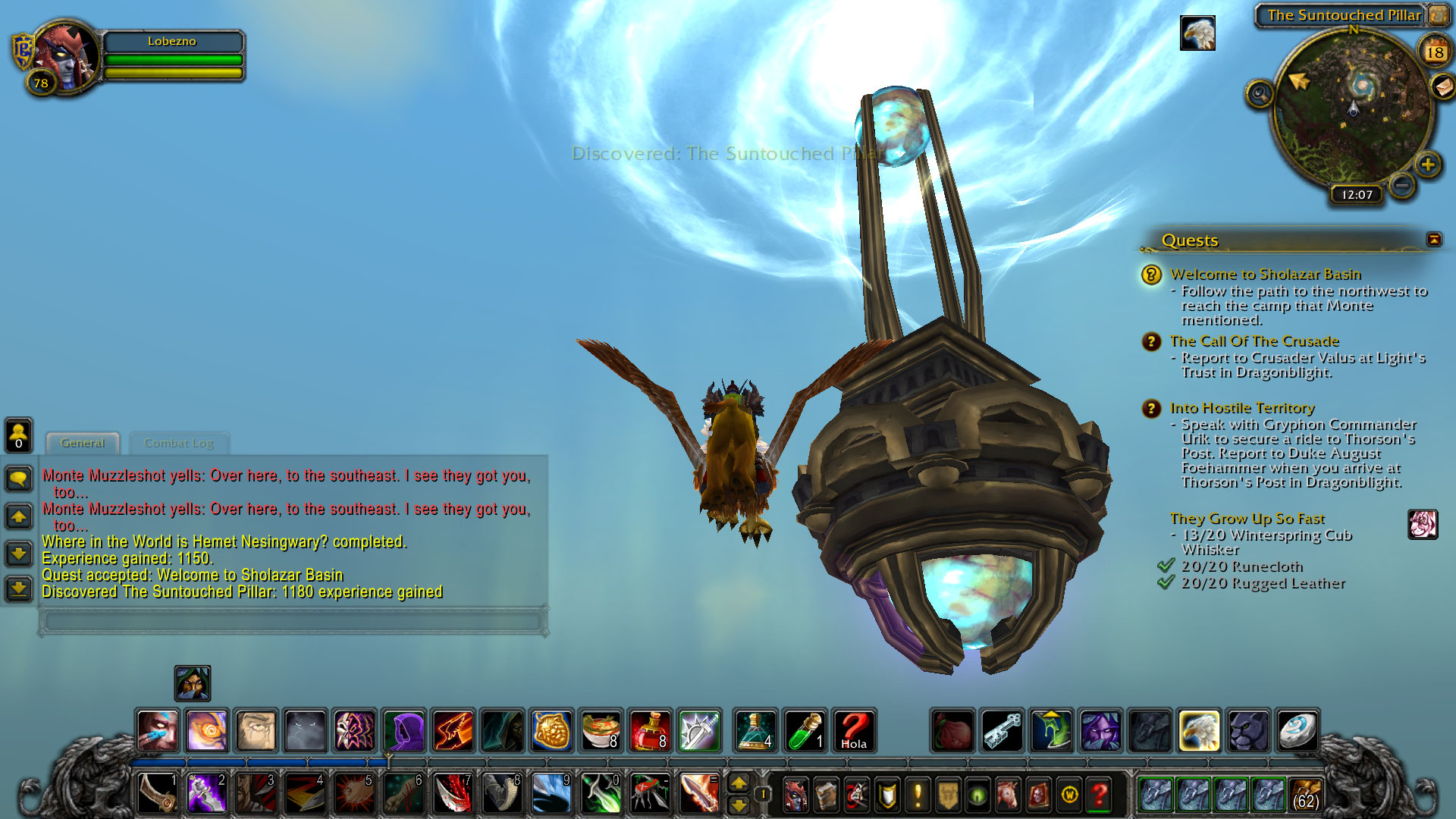Open The Call Of The Crusade quest
This screenshot has width=1456, height=819.
coord(1254,341)
